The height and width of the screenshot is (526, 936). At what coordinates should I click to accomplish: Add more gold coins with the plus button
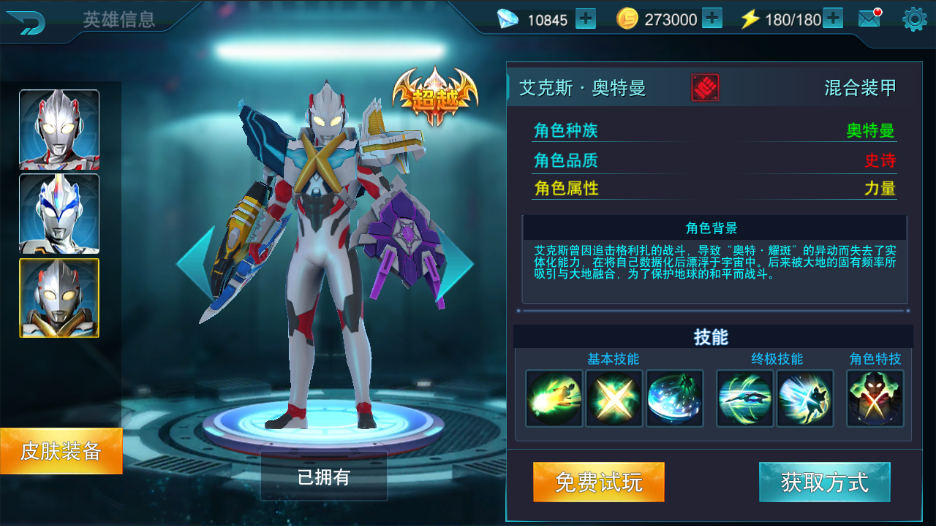point(711,19)
